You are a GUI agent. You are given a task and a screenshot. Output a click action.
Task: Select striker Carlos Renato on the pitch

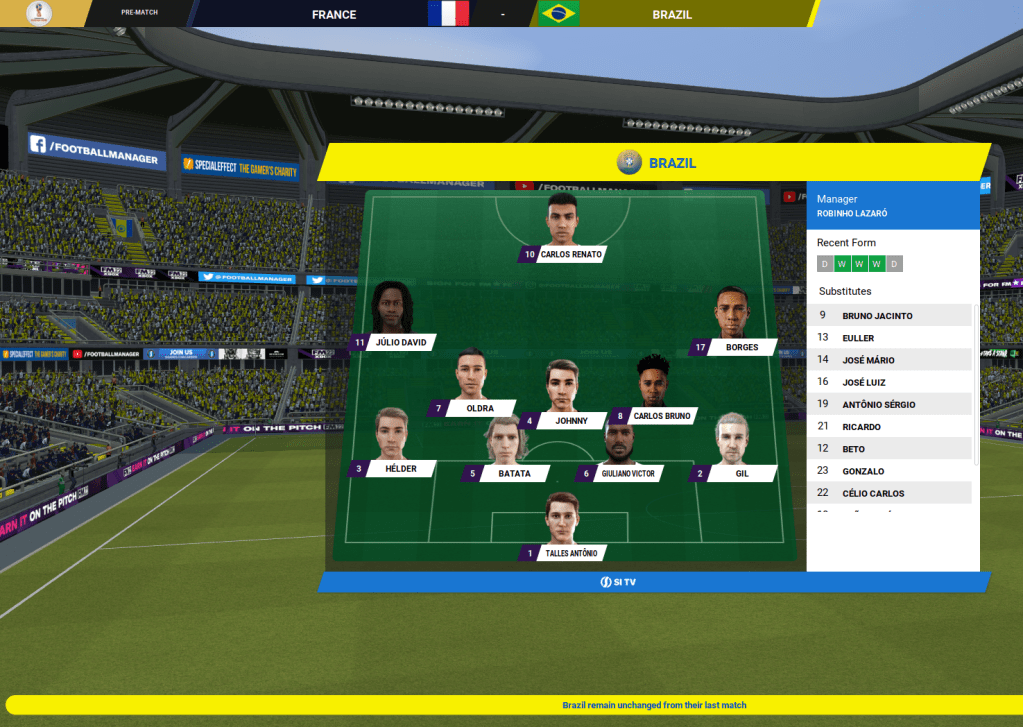[570, 254]
